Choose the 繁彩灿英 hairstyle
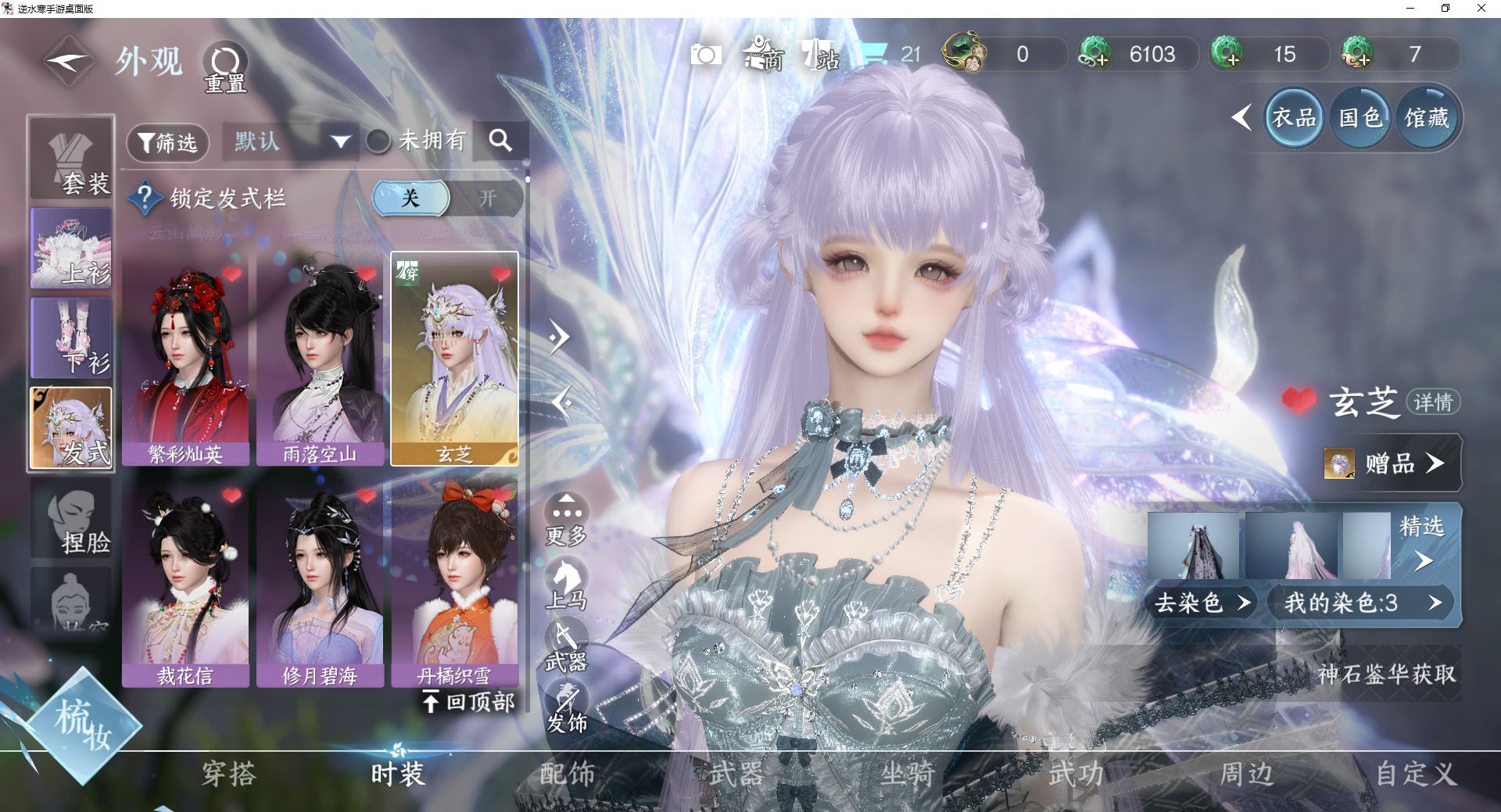 (185, 359)
